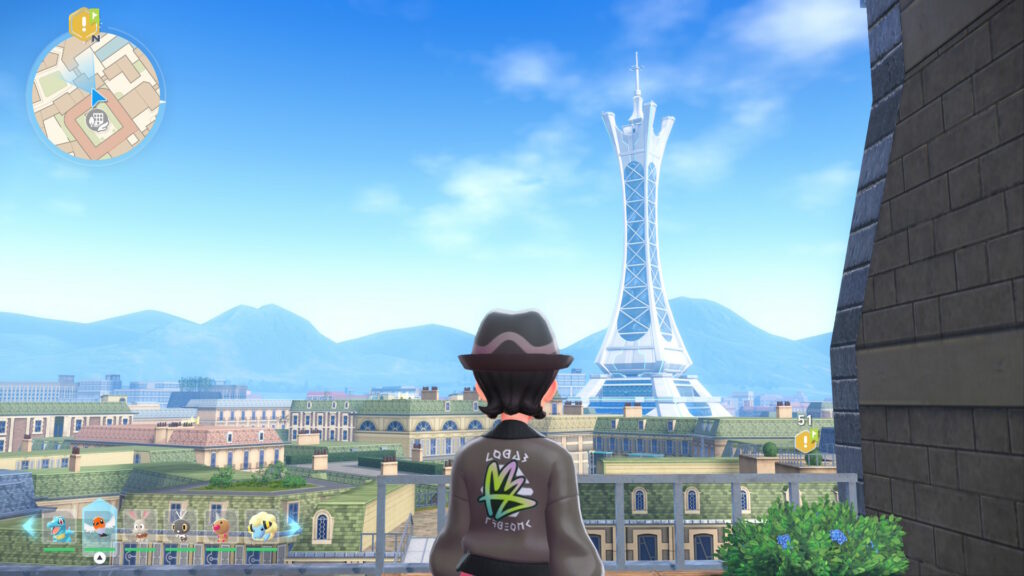Select the quest waypoint showing distance 51
This screenshot has height=576, width=1024.
pyautogui.click(x=805, y=441)
